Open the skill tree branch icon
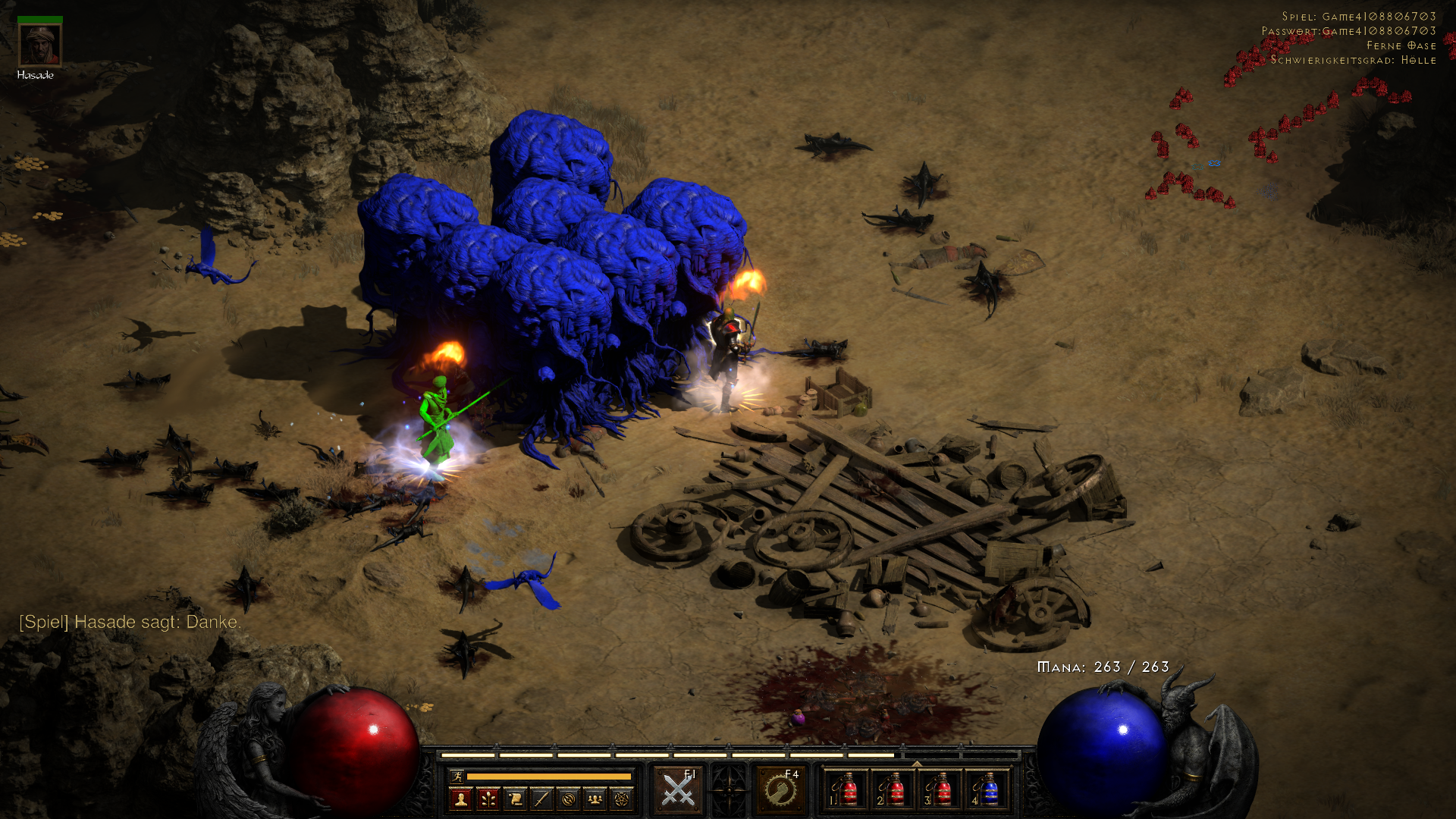1456x819 pixels. pyautogui.click(x=488, y=799)
